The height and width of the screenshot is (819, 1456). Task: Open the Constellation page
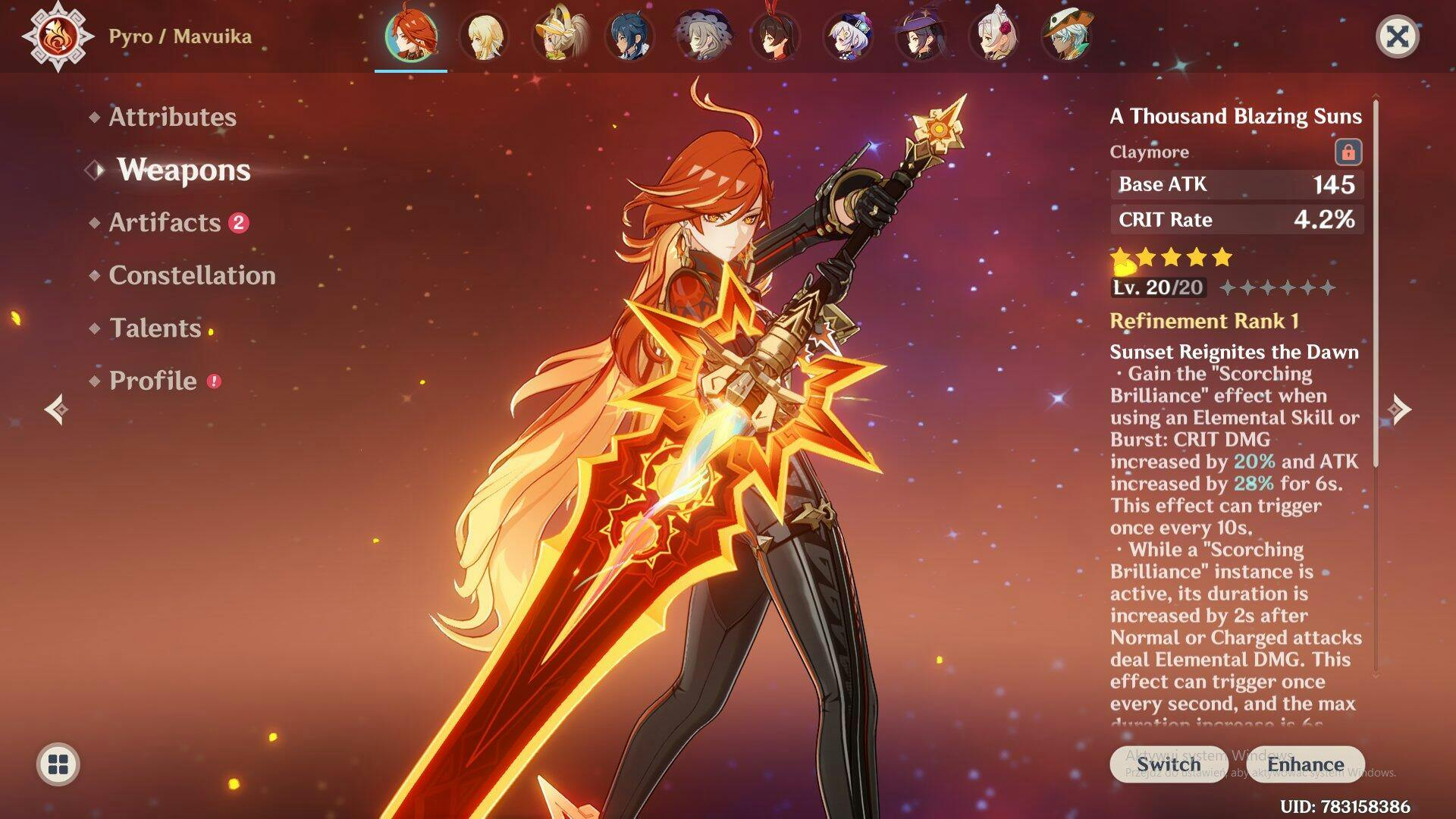192,275
